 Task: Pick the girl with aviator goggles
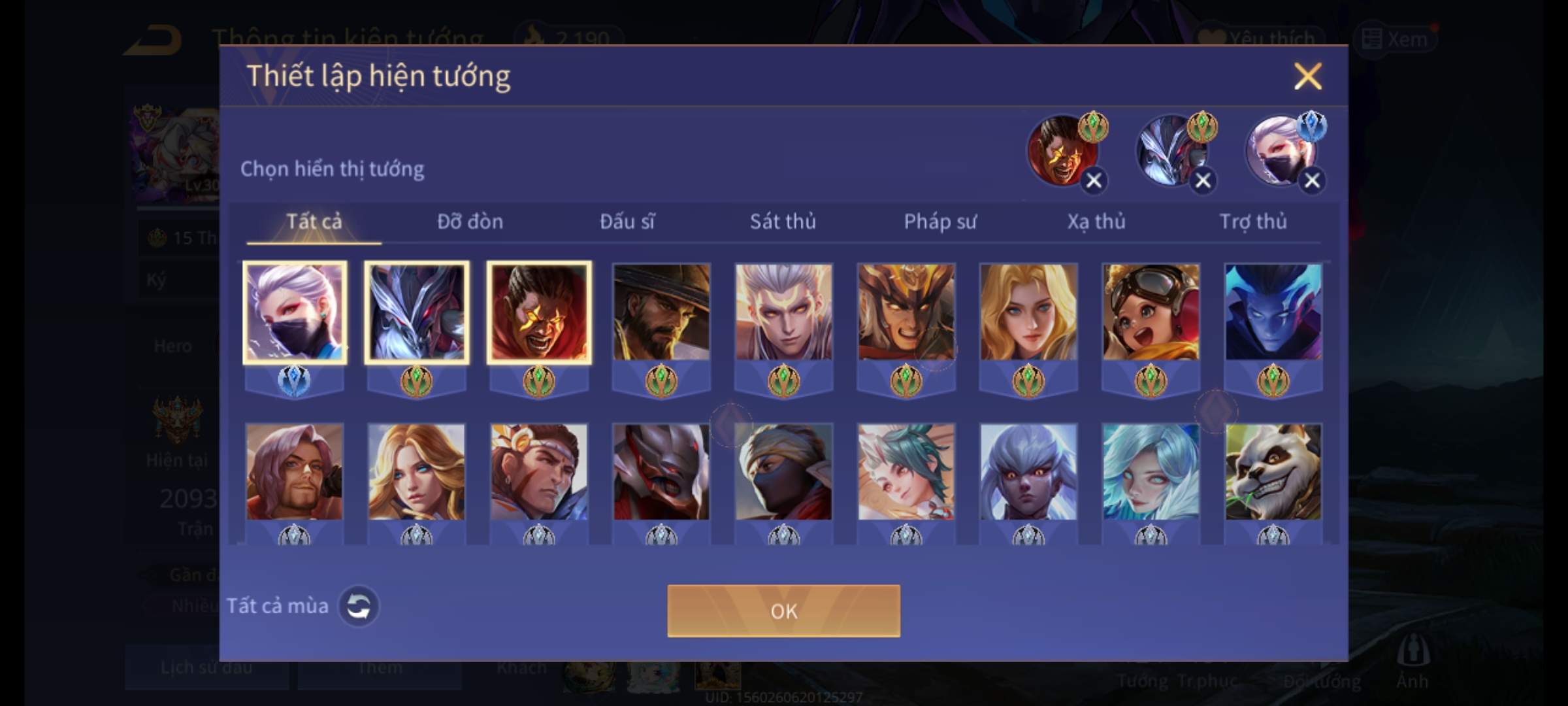click(x=1151, y=312)
